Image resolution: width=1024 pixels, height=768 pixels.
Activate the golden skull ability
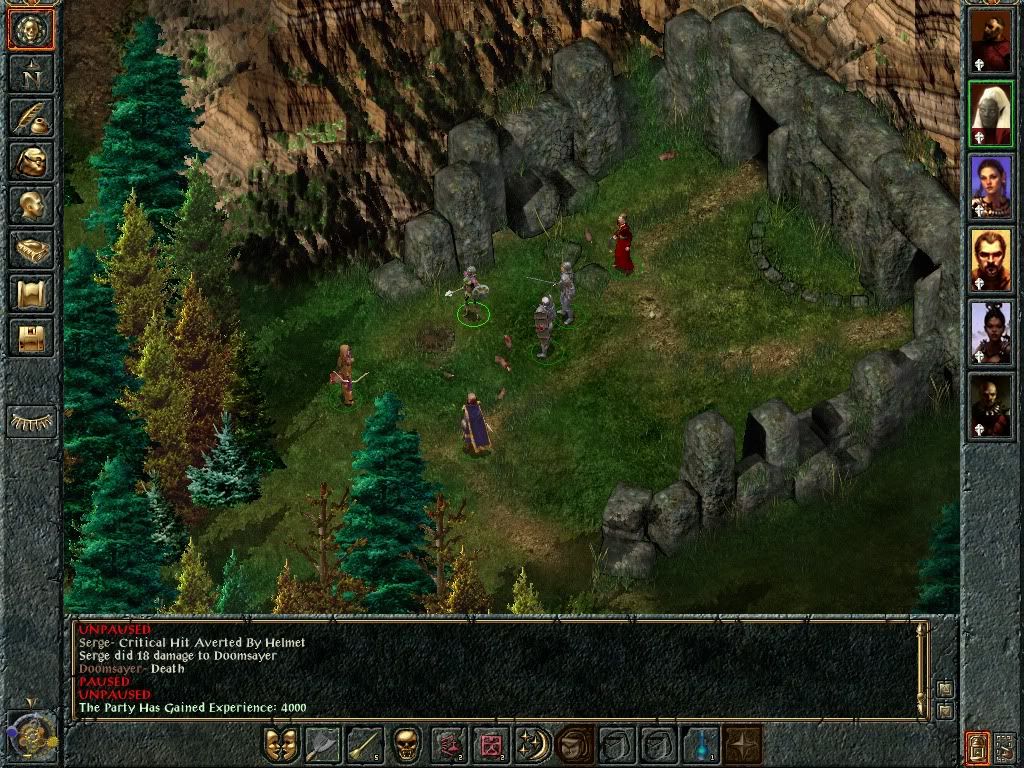click(x=406, y=745)
